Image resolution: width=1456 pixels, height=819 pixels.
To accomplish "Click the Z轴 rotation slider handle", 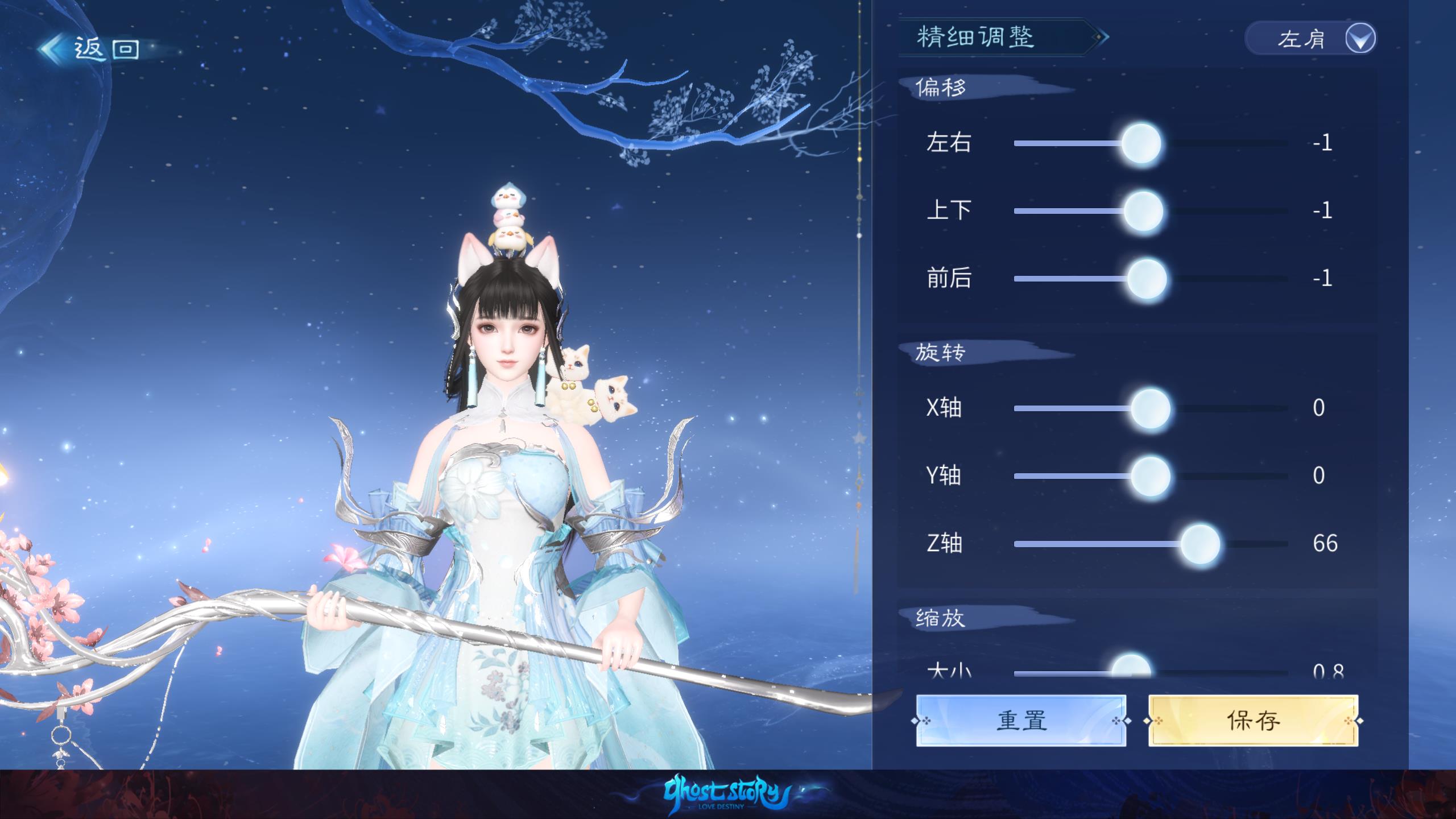I will coord(1200,544).
